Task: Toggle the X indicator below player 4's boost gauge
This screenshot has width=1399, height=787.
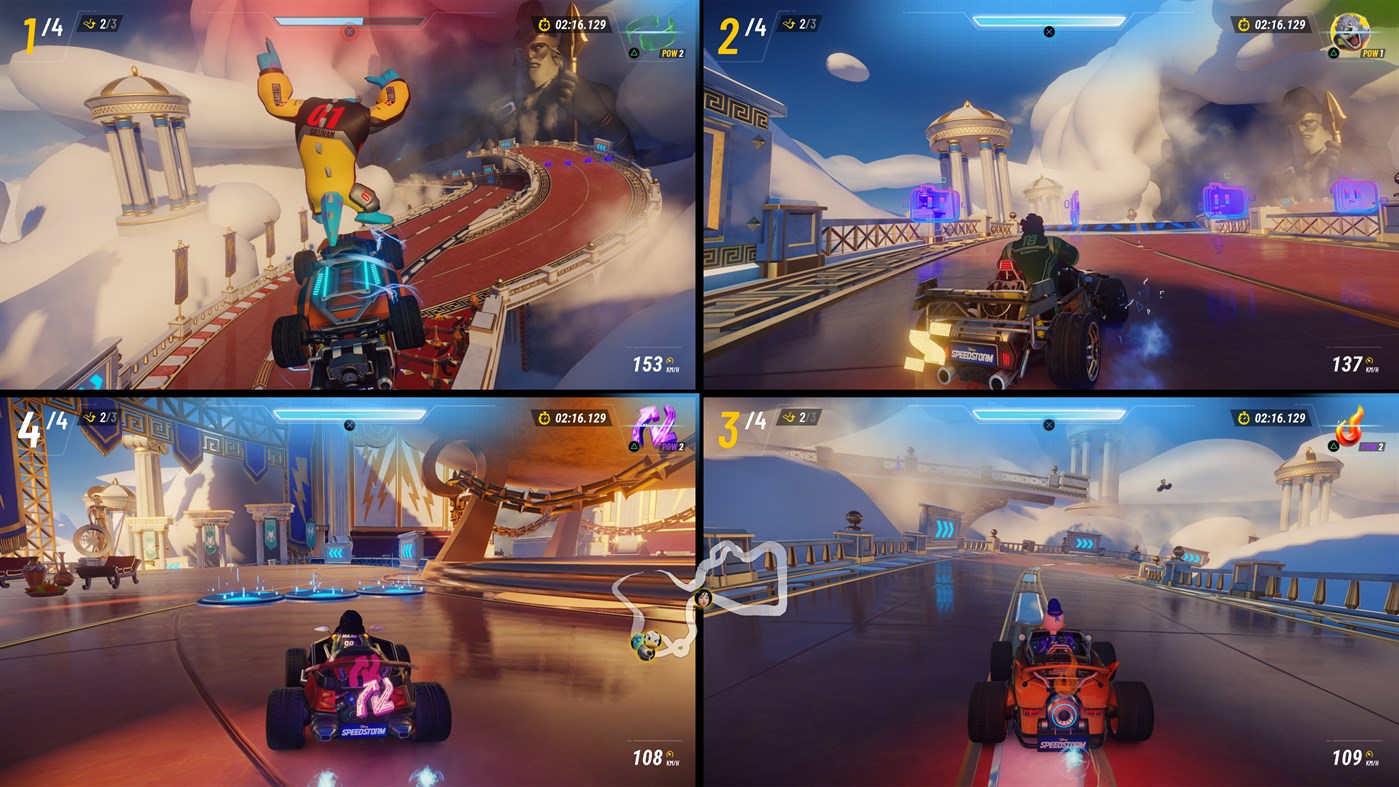Action: [x=350, y=423]
